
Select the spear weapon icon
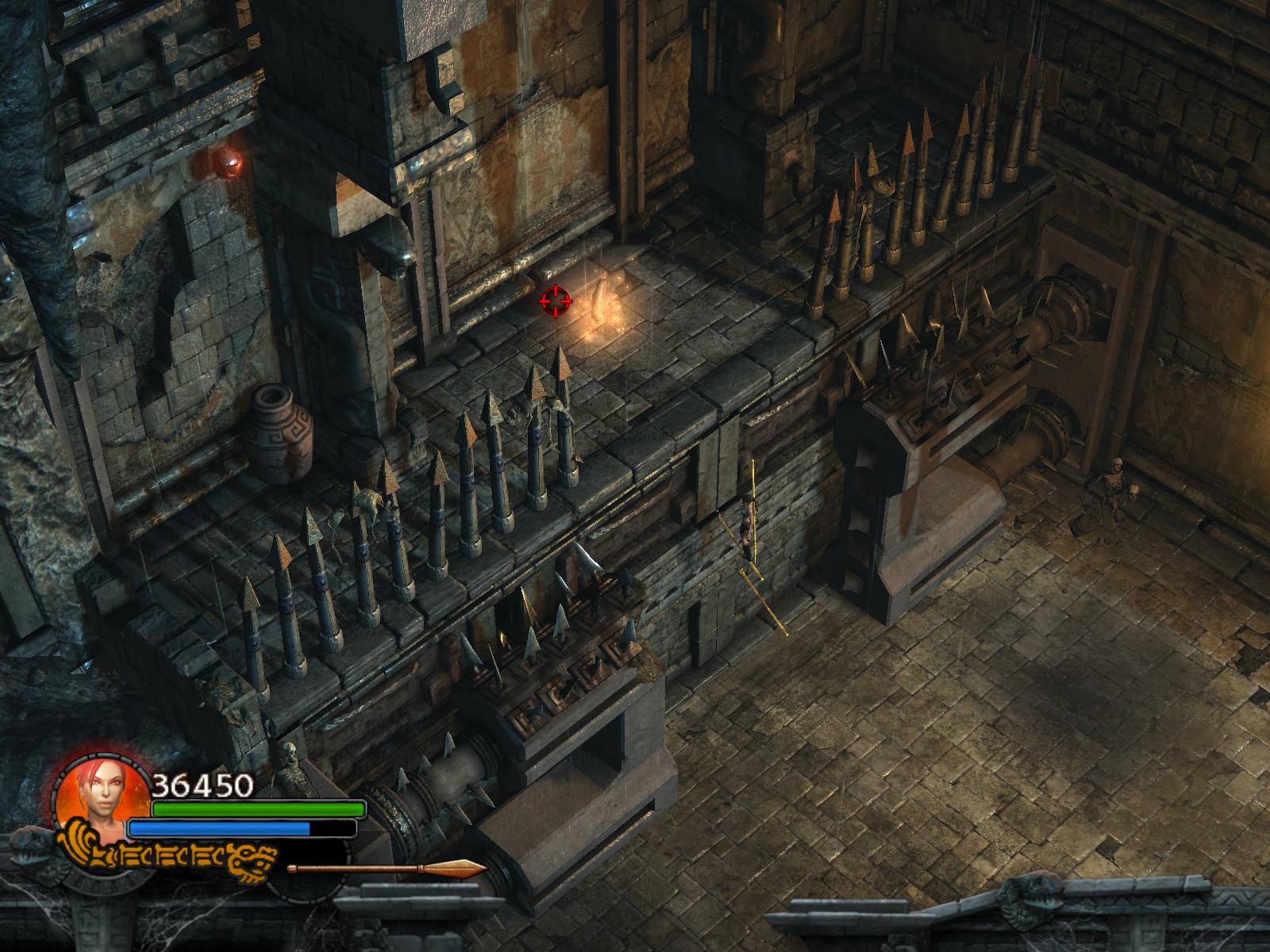tap(387, 869)
